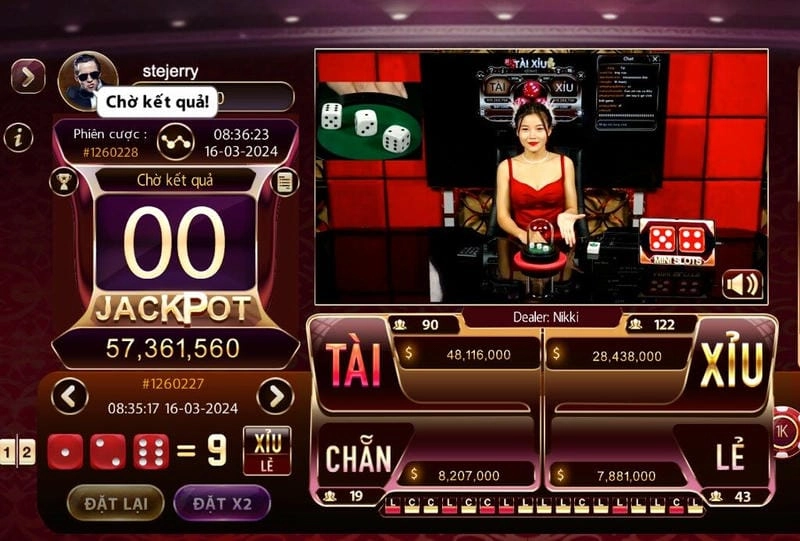Screen dimensions: 800x541
Task: Toggle the live stream sound speaker
Action: (742, 284)
